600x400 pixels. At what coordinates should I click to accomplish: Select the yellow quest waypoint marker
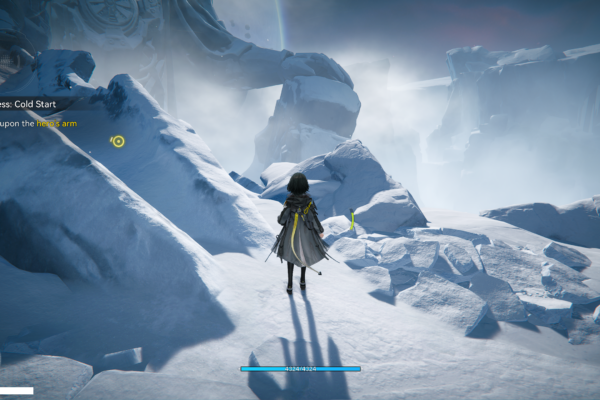118,141
